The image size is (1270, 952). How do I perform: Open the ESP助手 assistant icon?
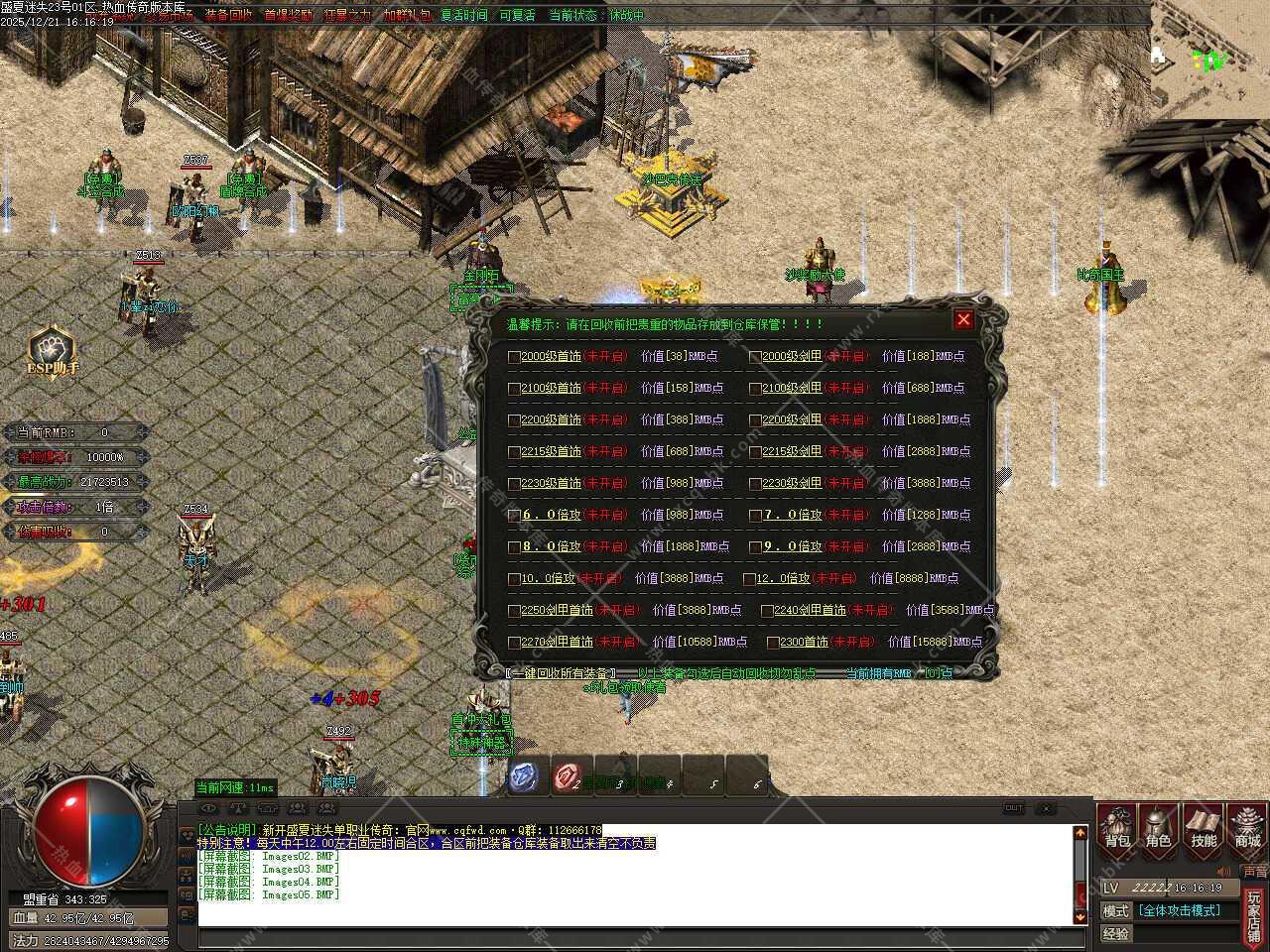pos(52,352)
